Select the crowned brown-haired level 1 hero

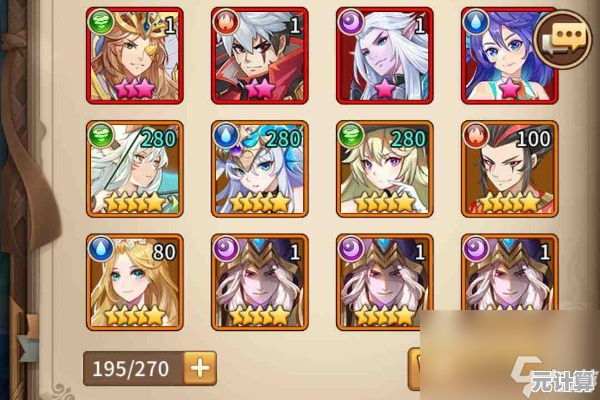pos(135,55)
